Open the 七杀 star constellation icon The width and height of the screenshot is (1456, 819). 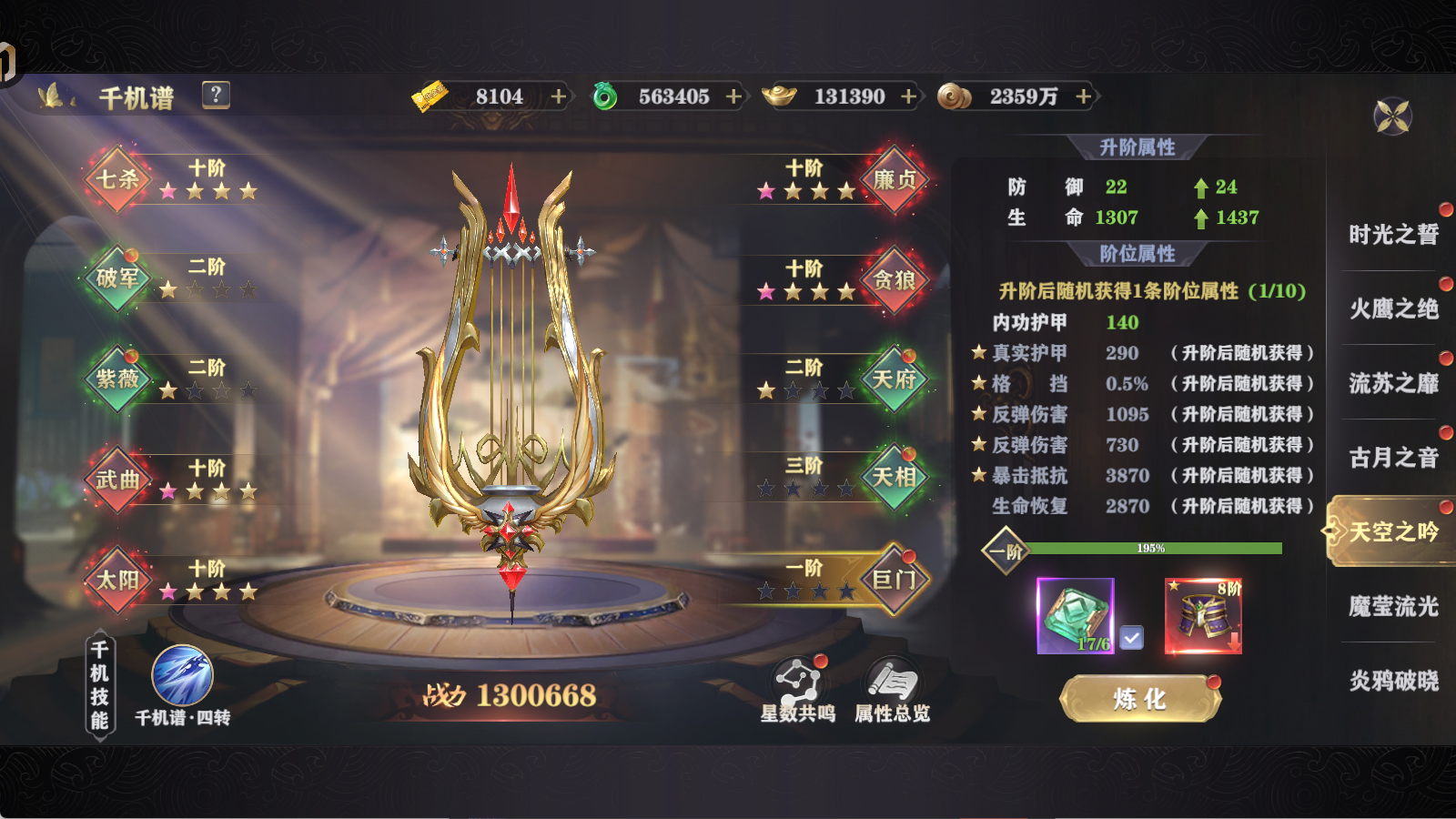click(116, 181)
